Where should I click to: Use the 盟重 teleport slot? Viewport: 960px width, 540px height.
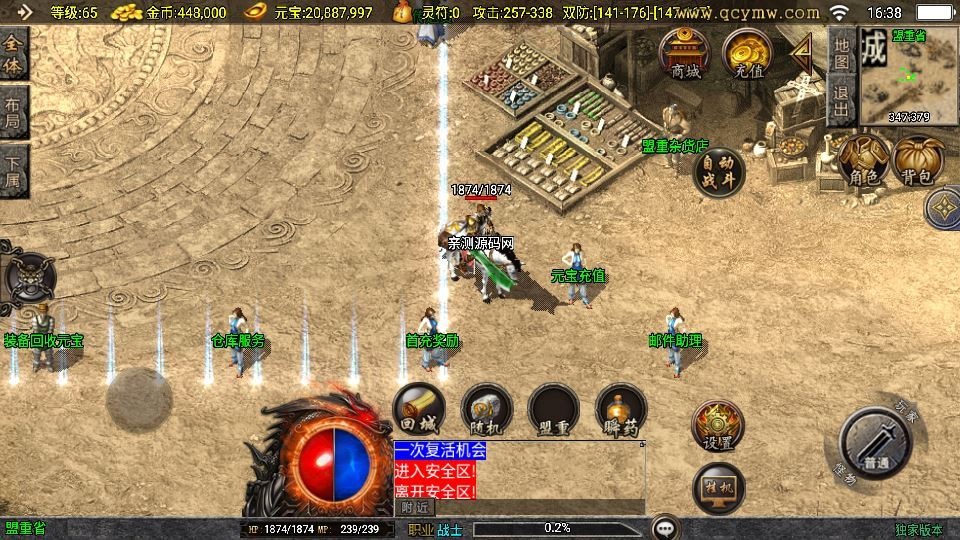553,409
